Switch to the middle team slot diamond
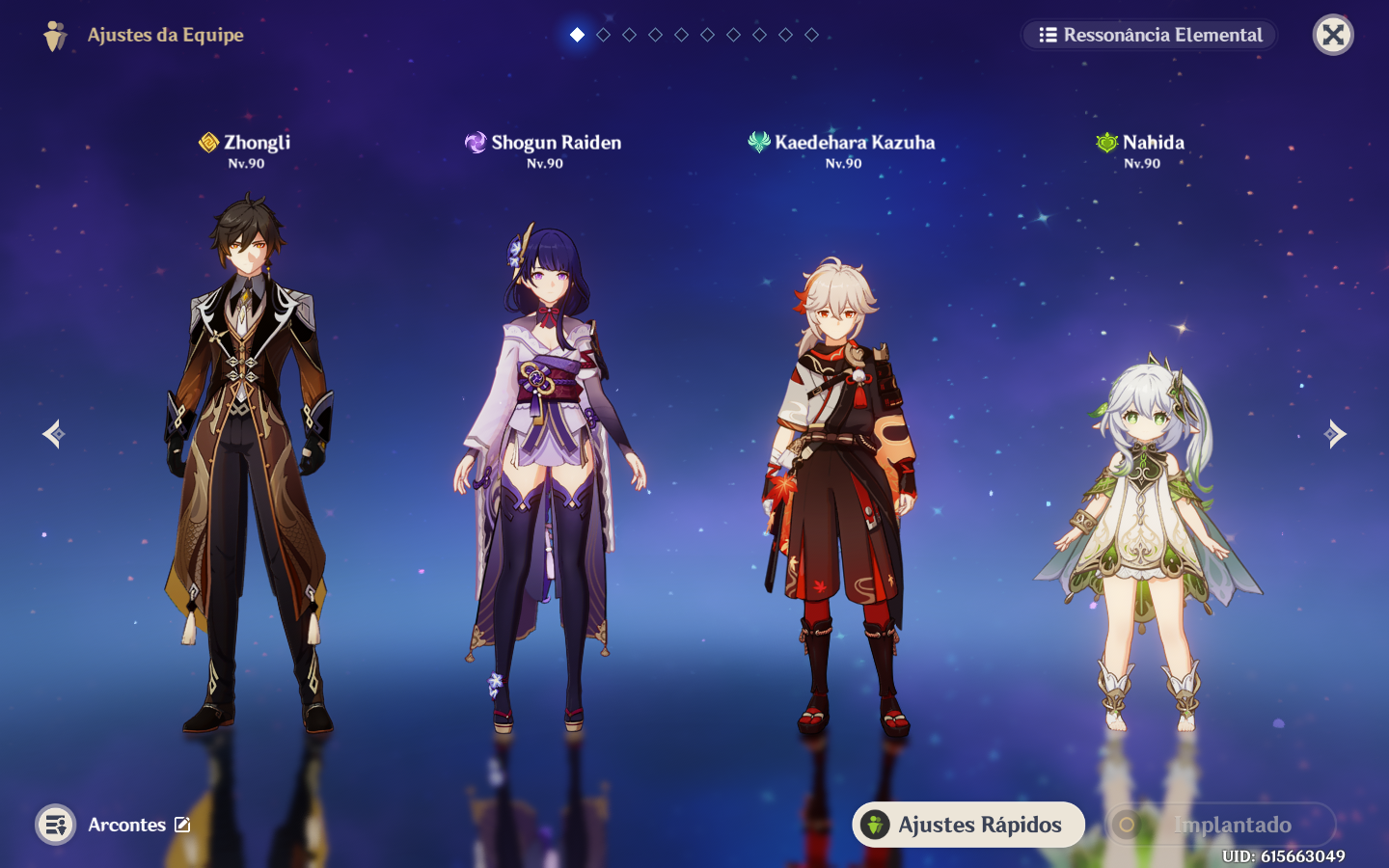 (x=681, y=35)
